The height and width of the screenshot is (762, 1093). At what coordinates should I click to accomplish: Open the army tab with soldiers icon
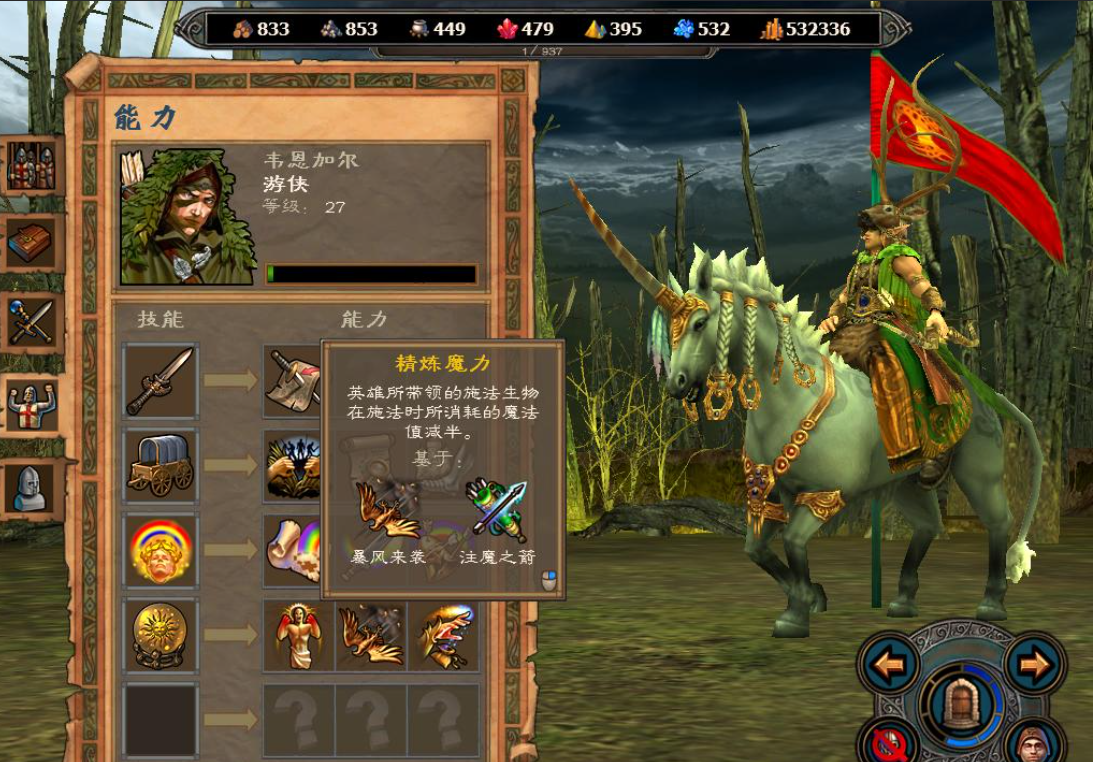click(31, 167)
